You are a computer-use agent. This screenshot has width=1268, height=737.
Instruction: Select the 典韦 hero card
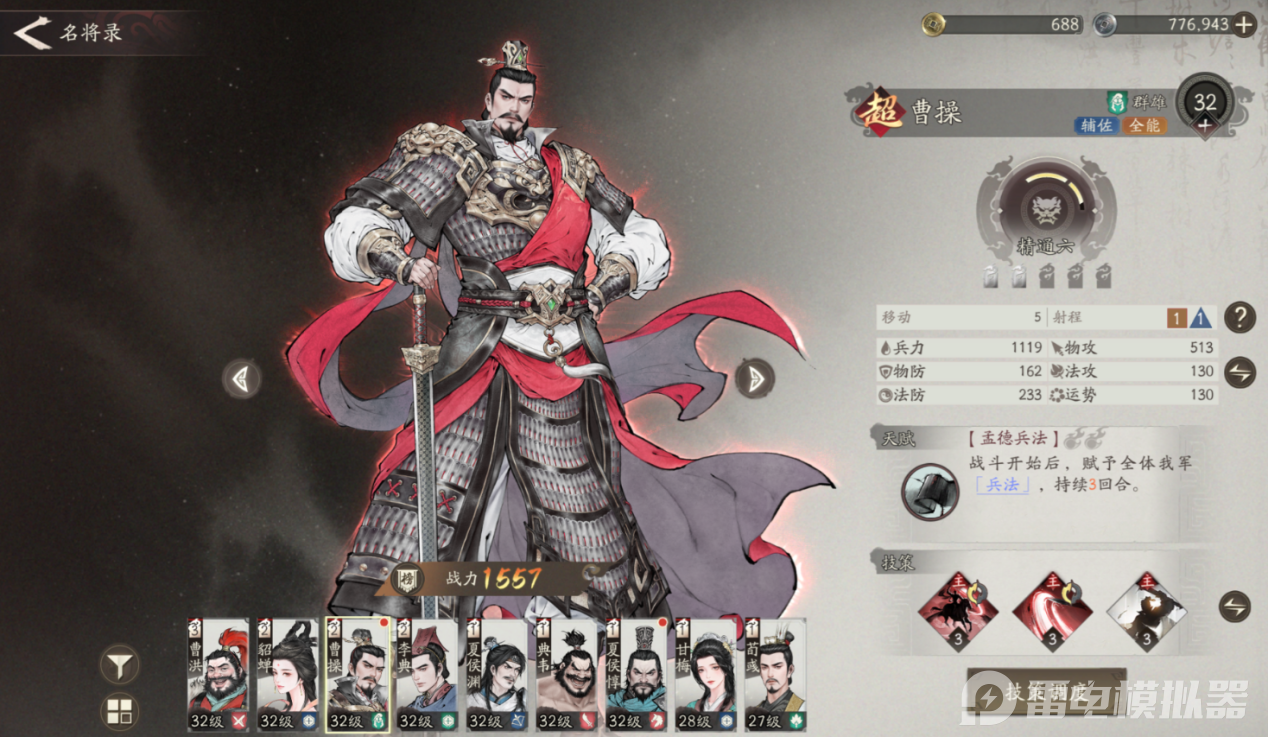(567, 674)
